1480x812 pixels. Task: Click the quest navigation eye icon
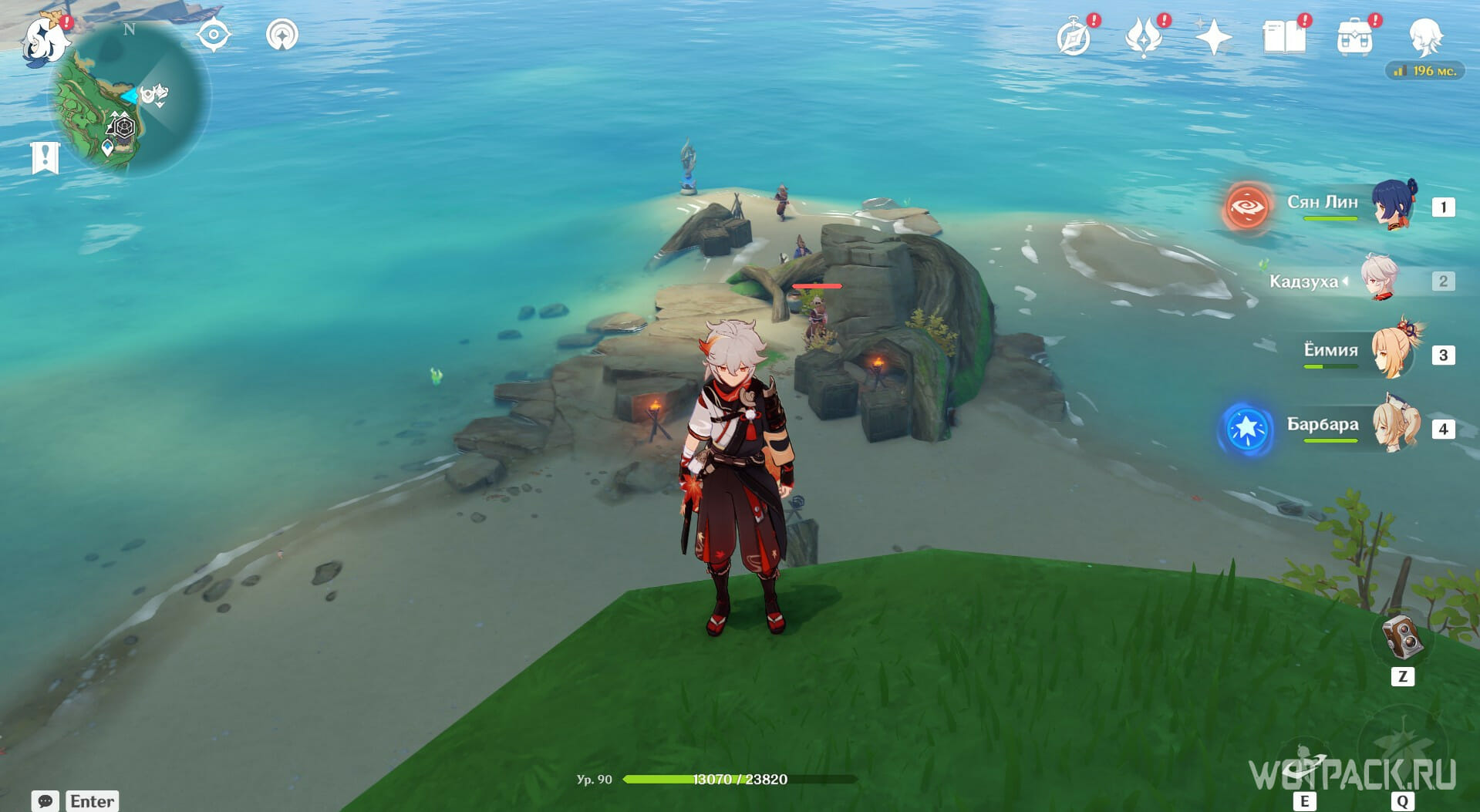pyautogui.click(x=214, y=35)
